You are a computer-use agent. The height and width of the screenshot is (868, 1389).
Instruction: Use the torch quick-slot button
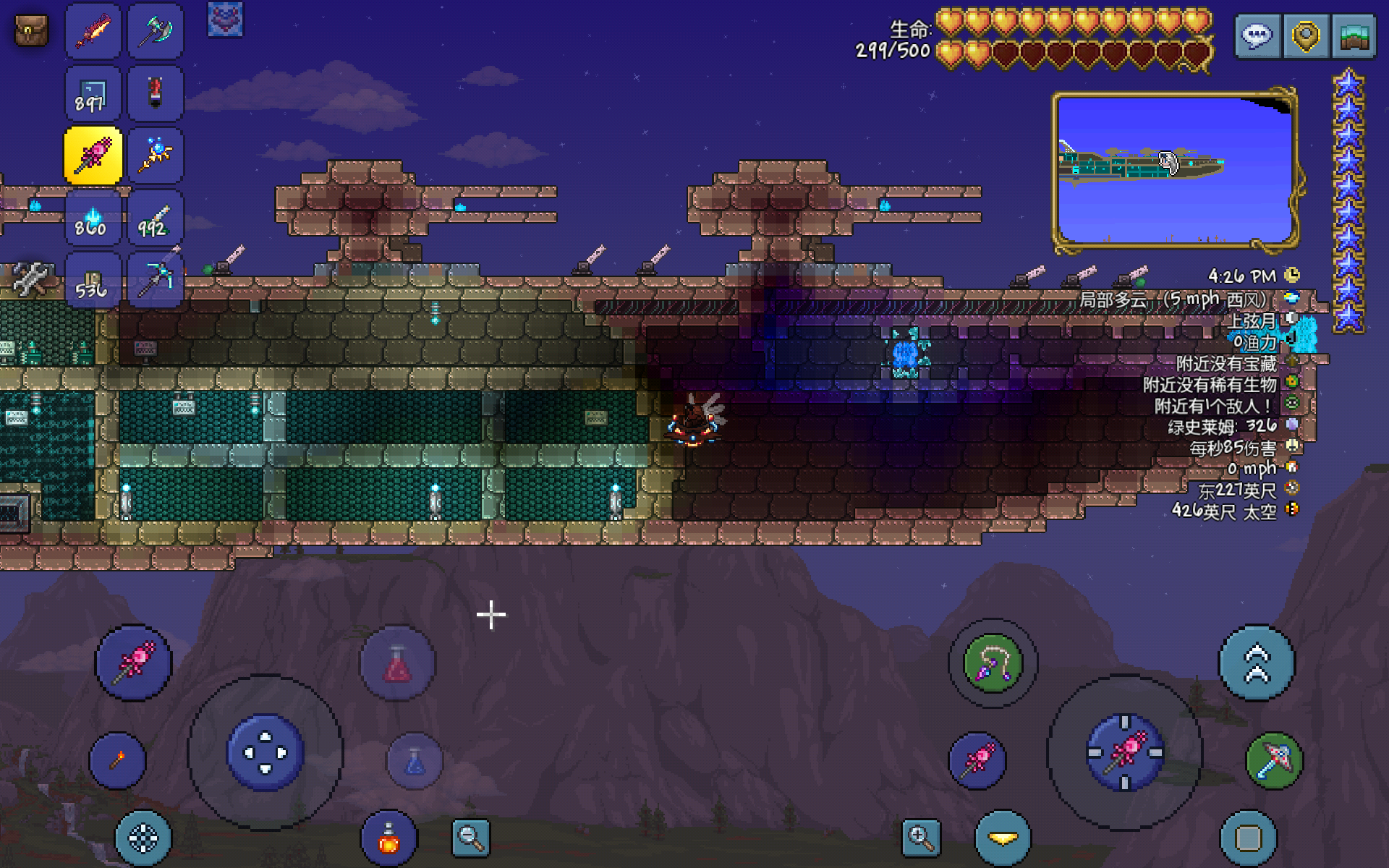pos(117,760)
